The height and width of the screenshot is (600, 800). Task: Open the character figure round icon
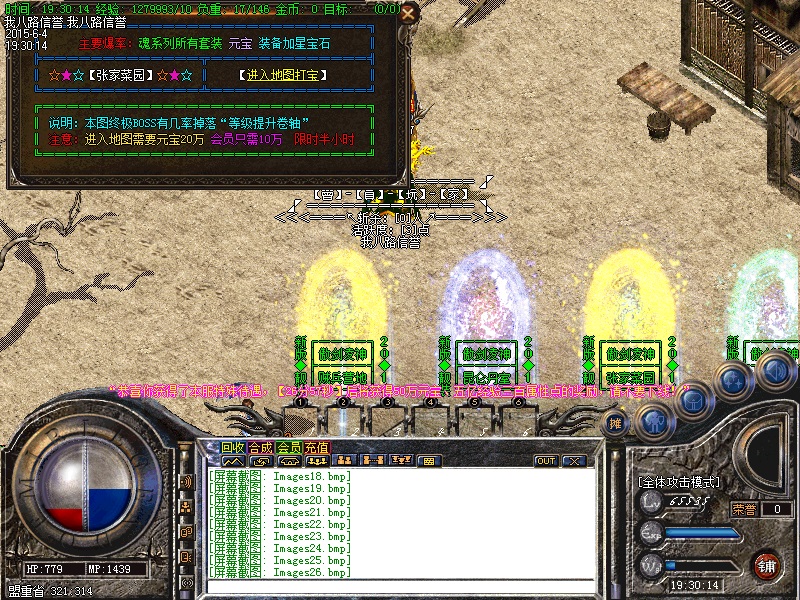[655, 421]
